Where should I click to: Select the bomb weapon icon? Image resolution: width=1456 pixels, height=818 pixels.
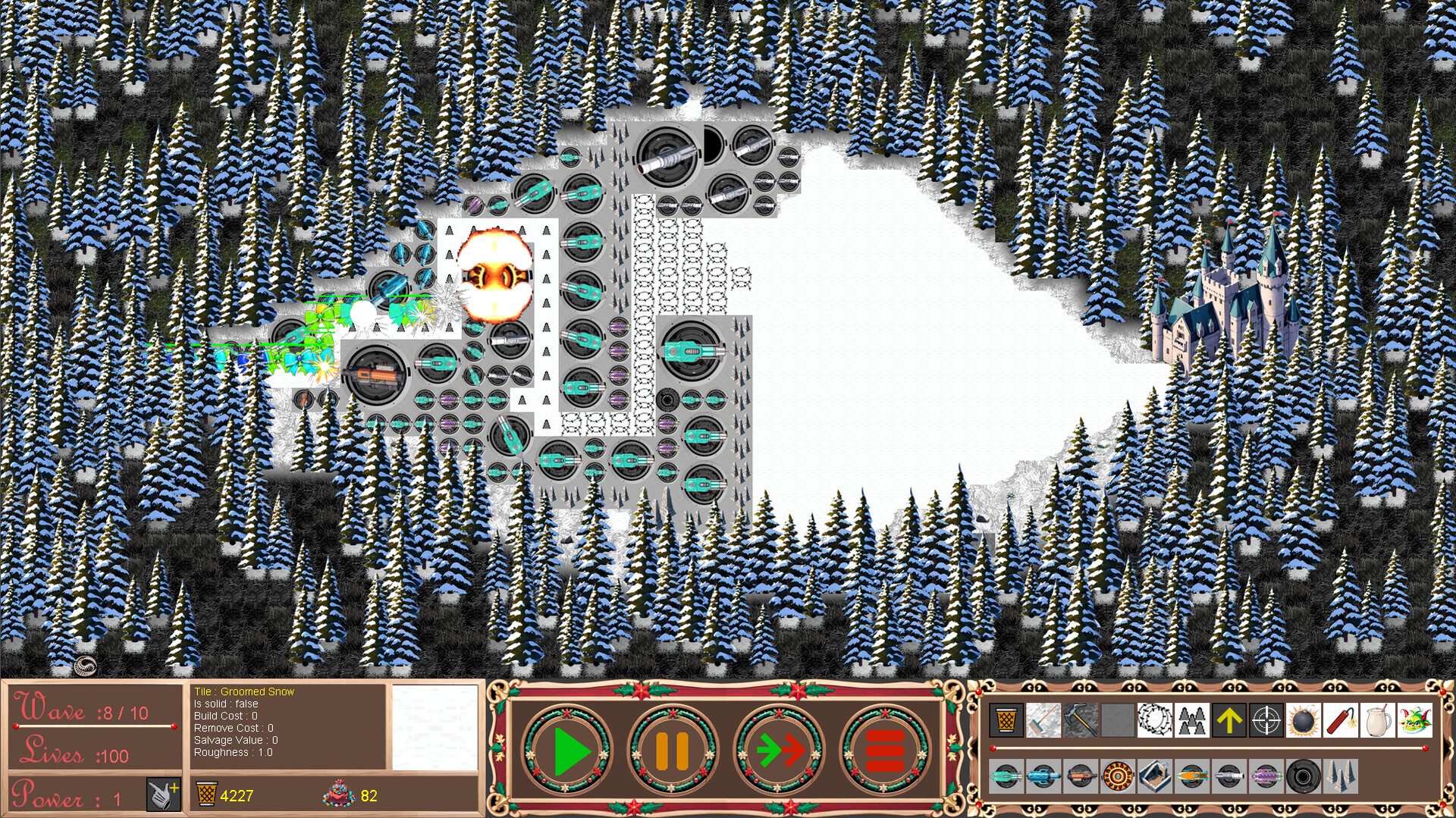click(1303, 720)
